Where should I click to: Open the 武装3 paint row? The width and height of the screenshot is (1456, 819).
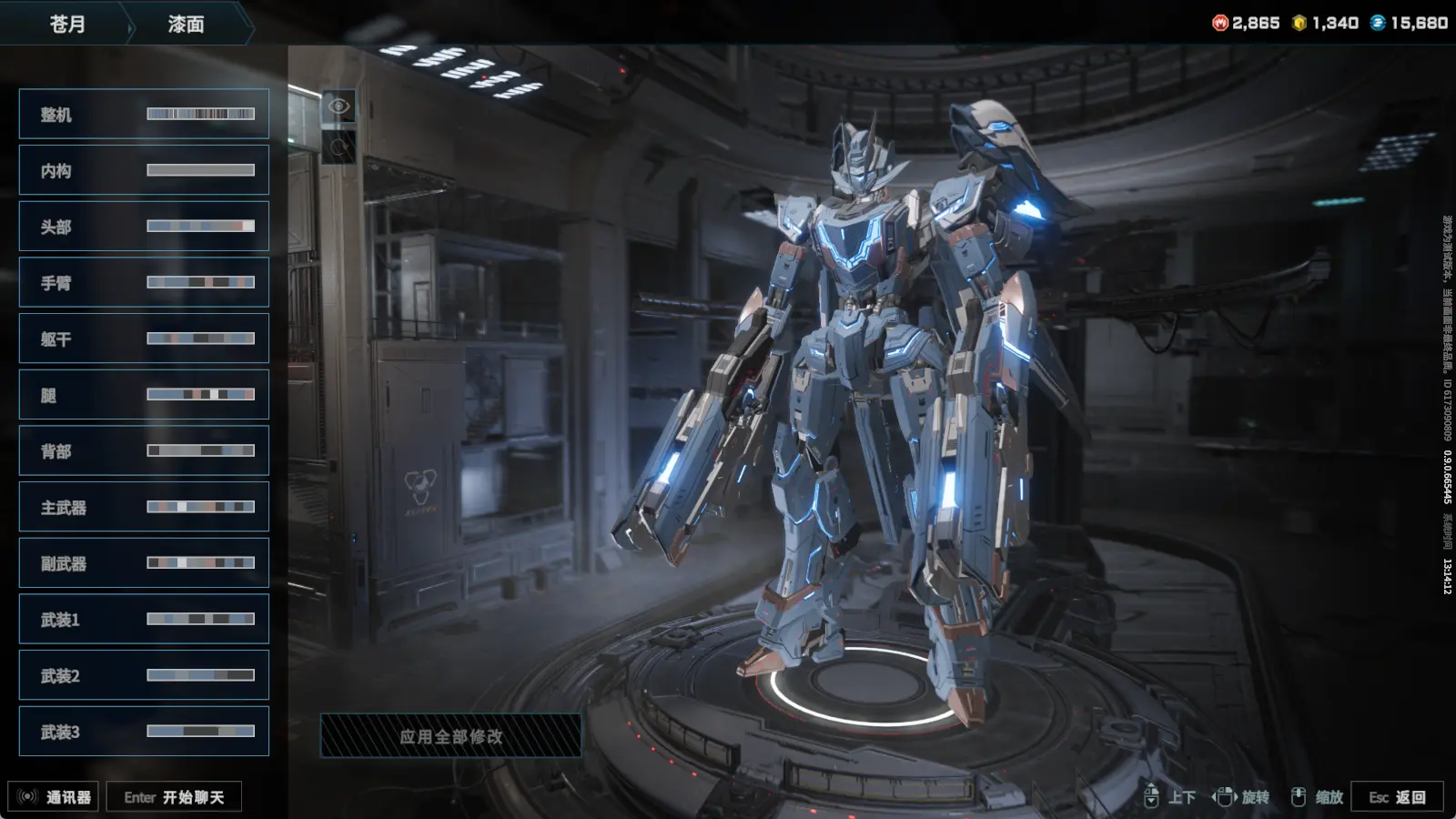tap(144, 732)
